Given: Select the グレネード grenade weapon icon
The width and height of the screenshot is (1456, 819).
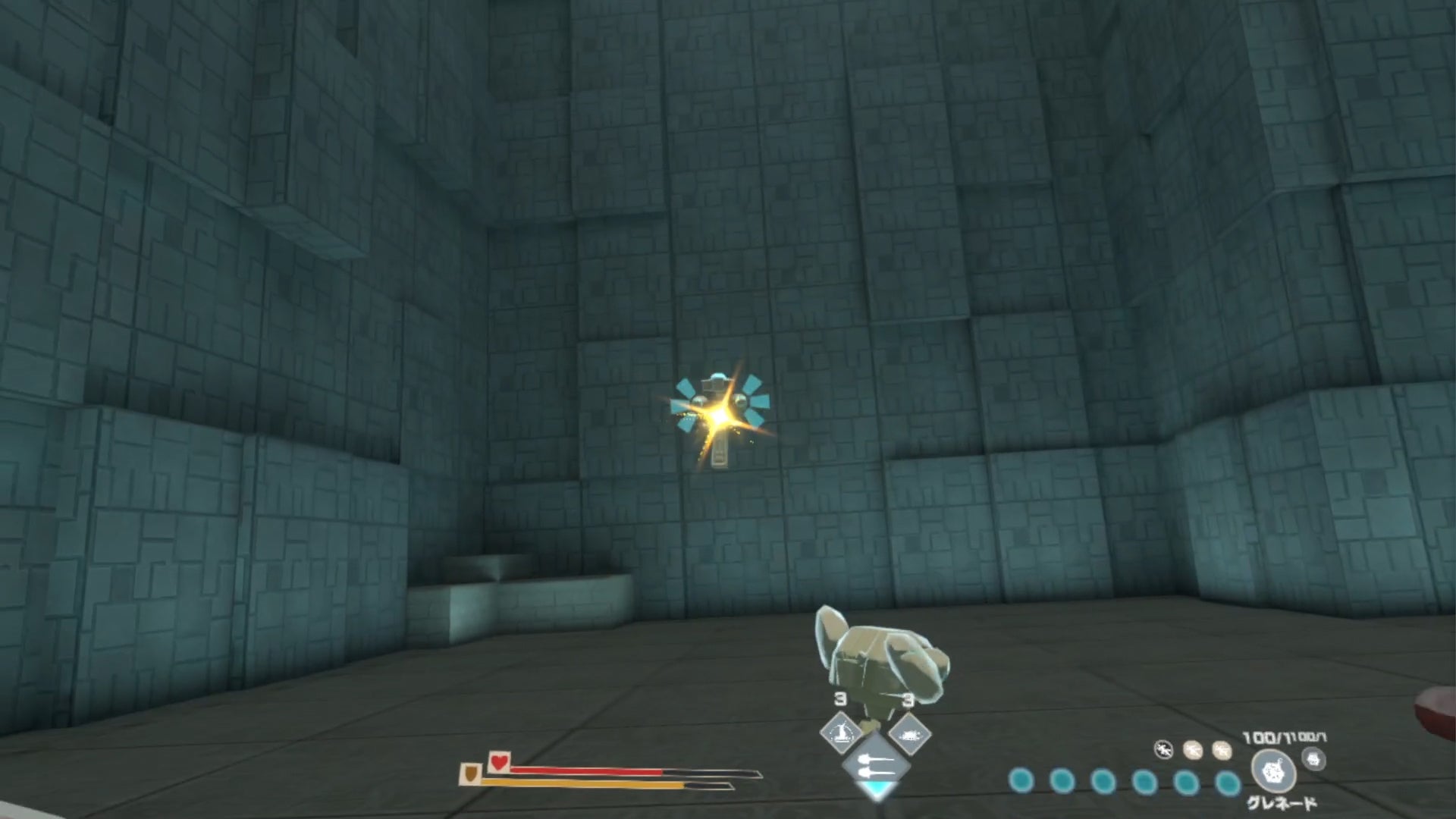Looking at the screenshot, I should 1273,771.
